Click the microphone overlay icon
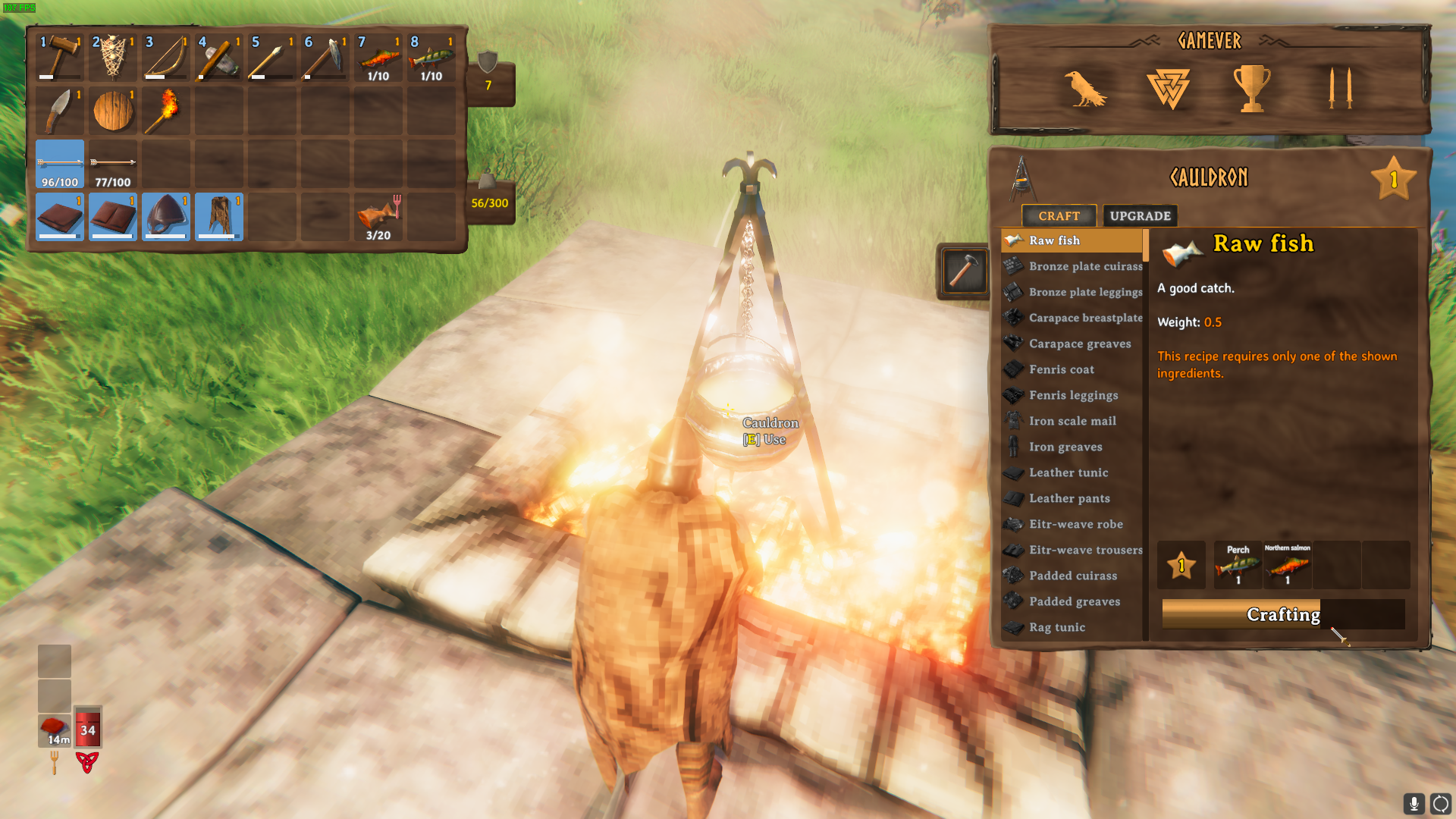1456x819 pixels. [1414, 803]
